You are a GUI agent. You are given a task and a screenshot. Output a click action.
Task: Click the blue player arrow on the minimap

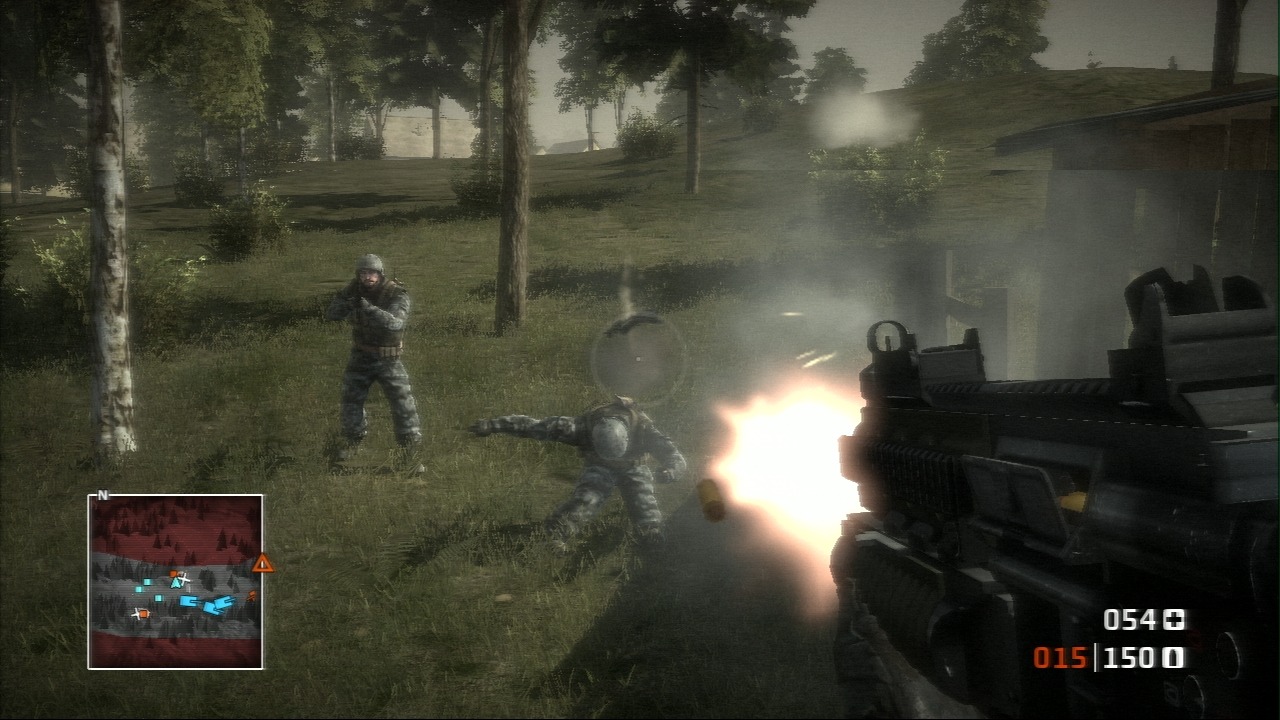point(177,582)
